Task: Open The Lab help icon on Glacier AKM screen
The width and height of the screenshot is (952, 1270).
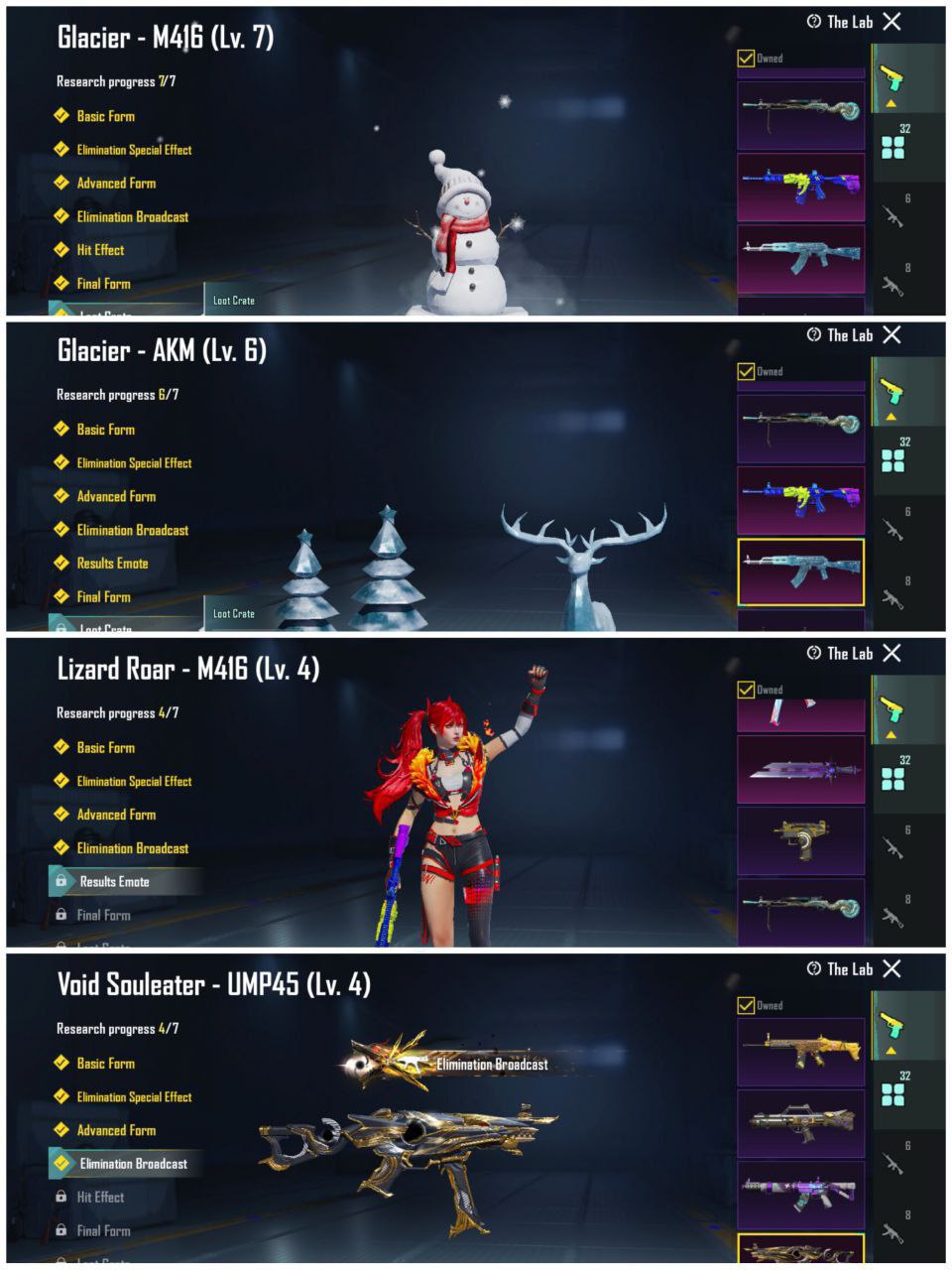Action: click(814, 335)
